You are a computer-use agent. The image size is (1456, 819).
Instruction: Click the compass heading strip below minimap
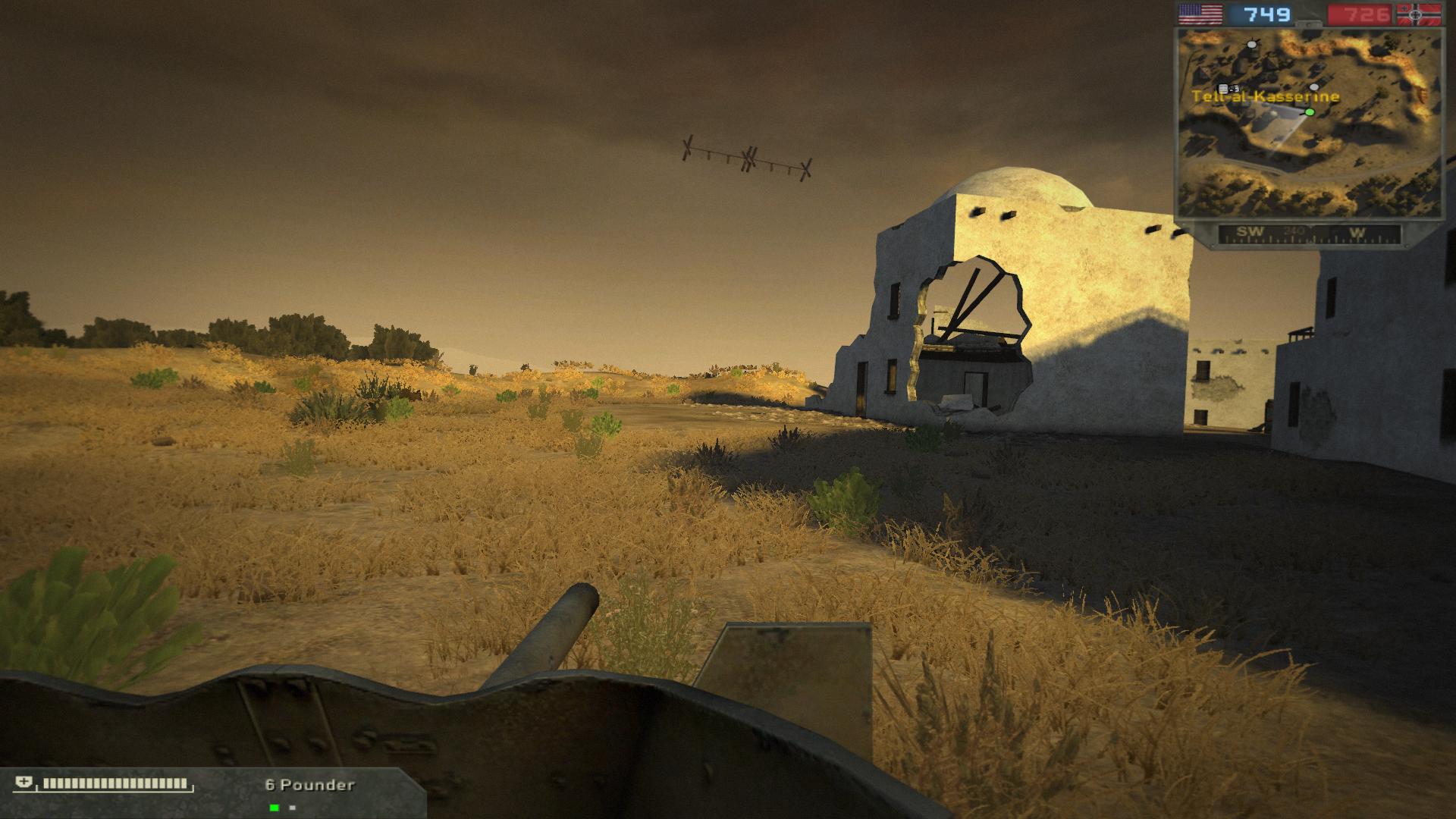coord(1309,233)
